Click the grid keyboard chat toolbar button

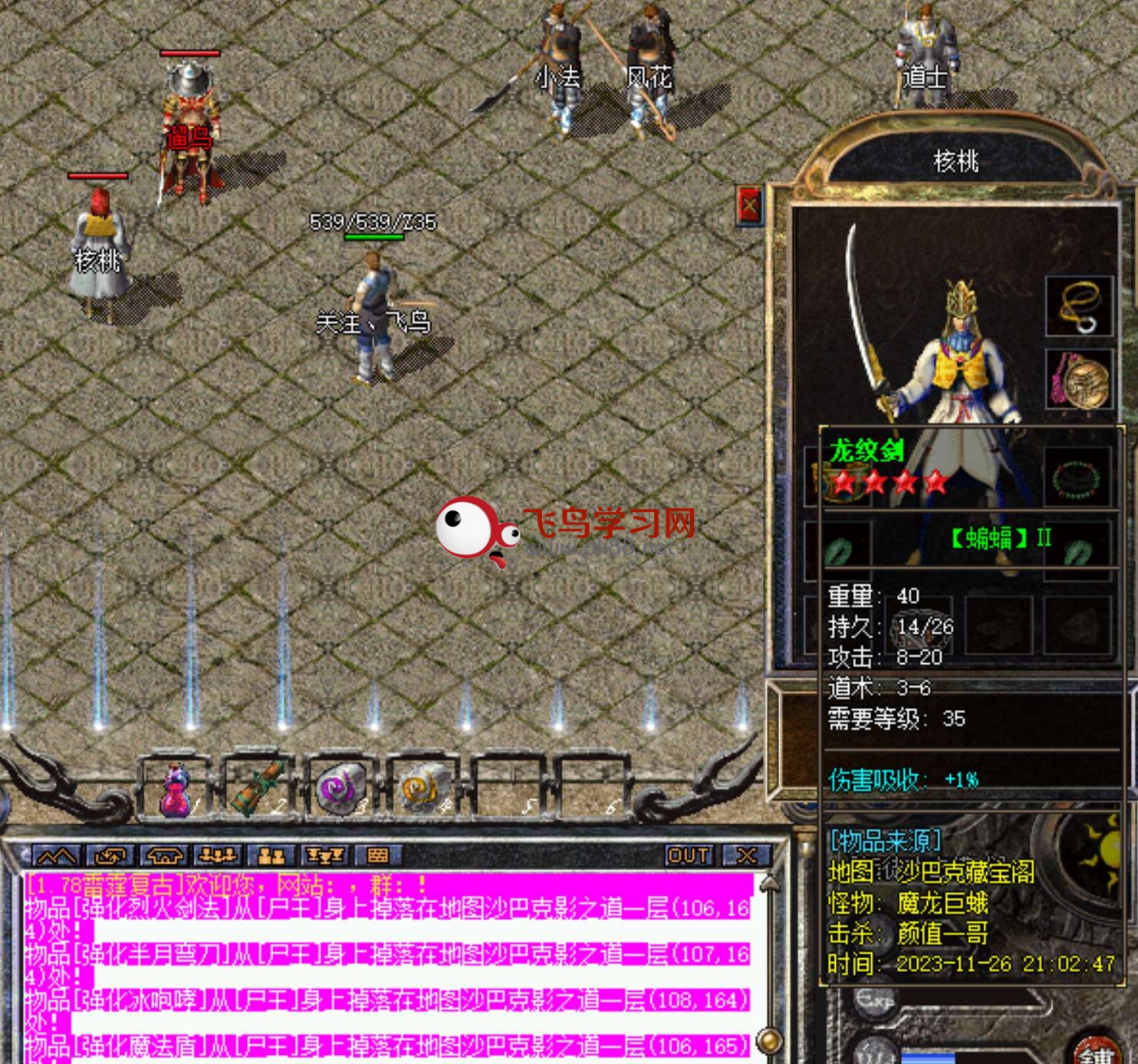pyautogui.click(x=377, y=855)
